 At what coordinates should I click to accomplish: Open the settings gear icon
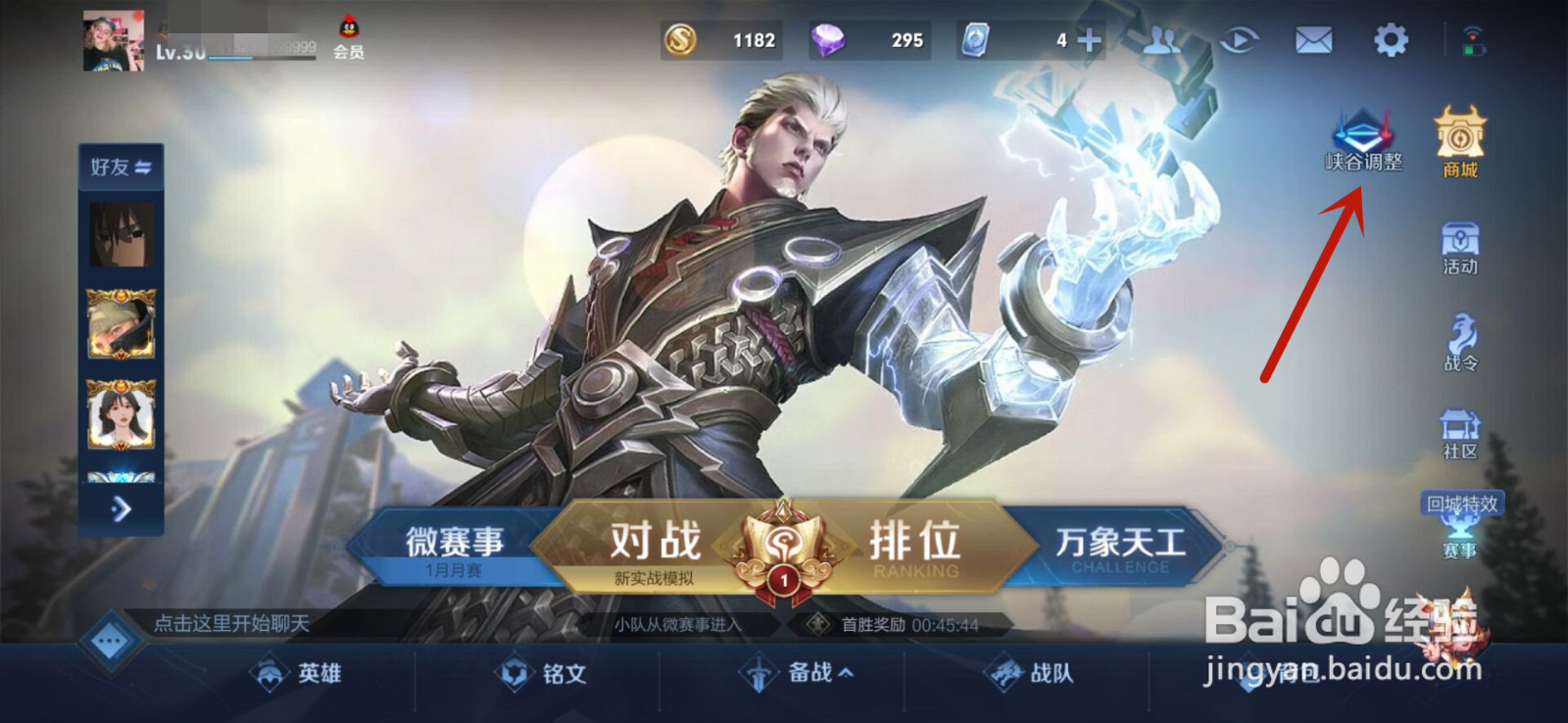[1389, 40]
